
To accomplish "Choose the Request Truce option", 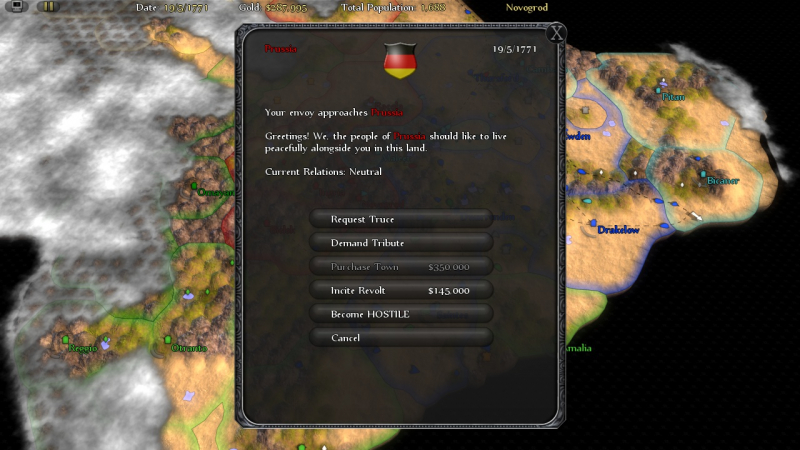I will 401,219.
